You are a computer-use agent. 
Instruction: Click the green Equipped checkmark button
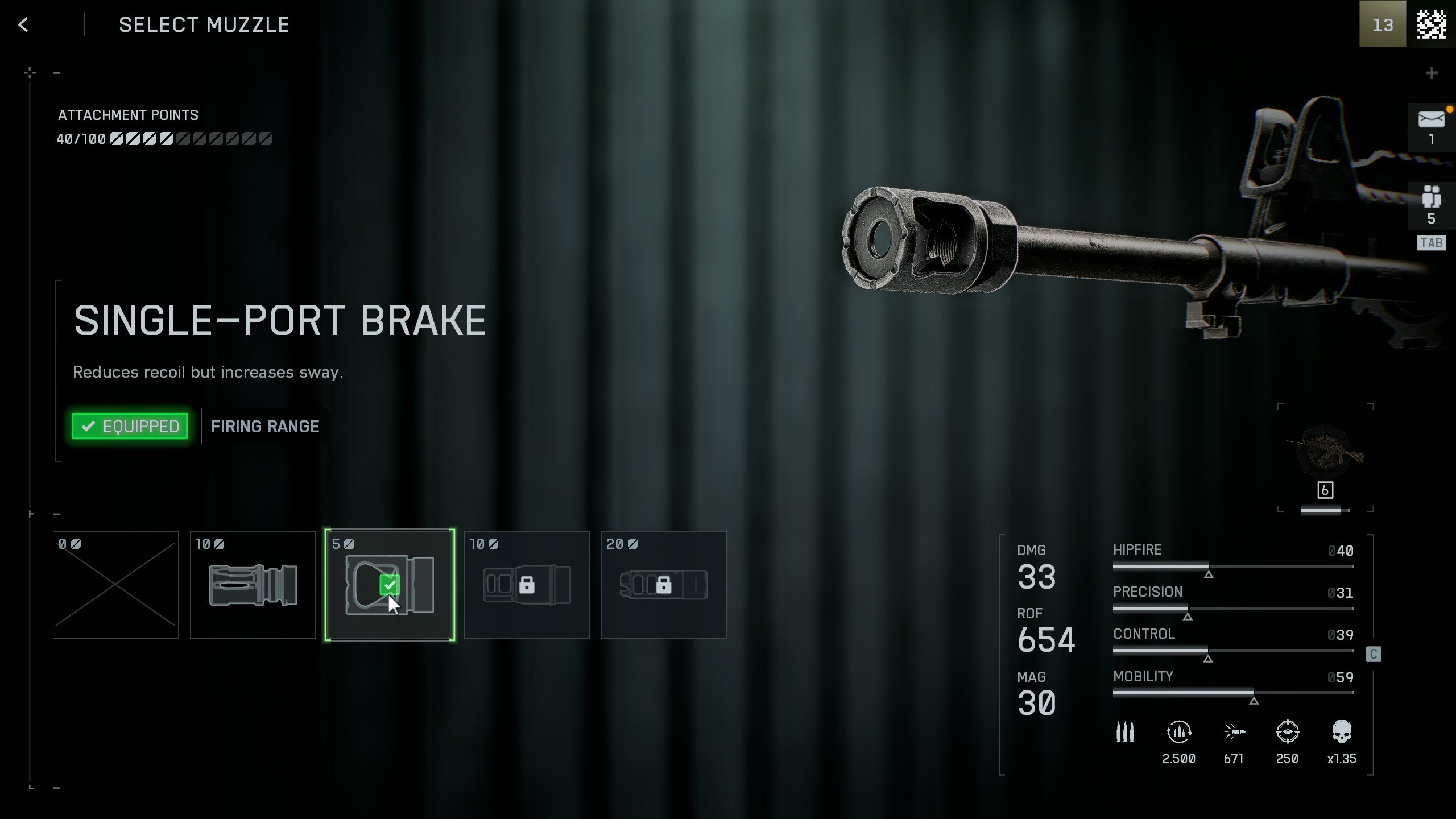tap(130, 425)
